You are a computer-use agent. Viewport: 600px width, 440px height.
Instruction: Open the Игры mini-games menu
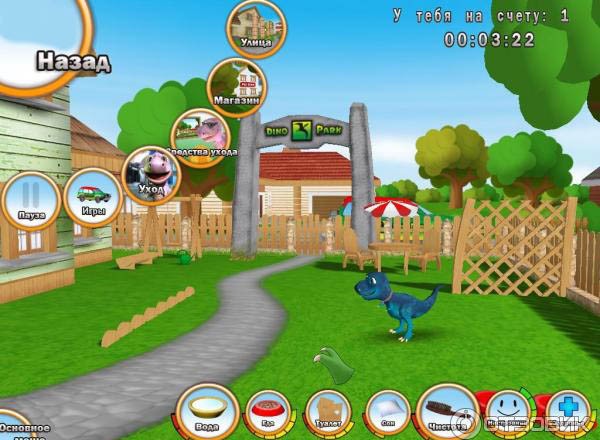[x=93, y=197]
